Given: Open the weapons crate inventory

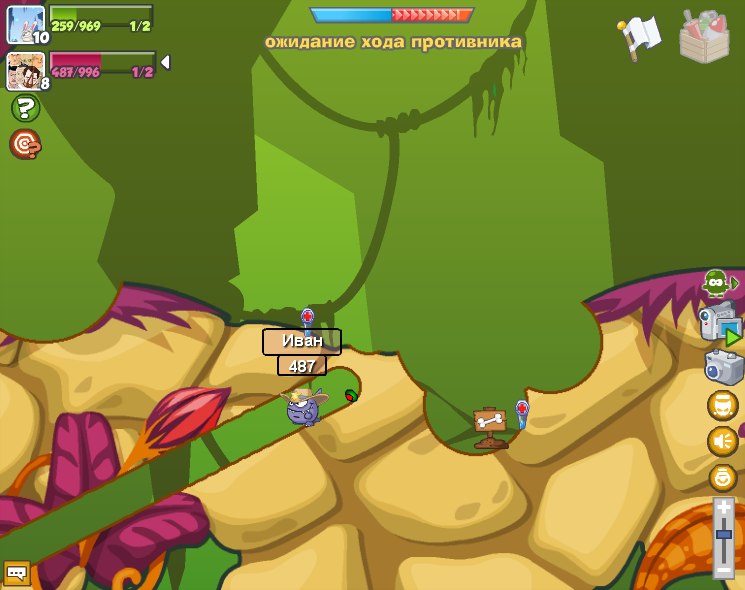Looking at the screenshot, I should 704,37.
